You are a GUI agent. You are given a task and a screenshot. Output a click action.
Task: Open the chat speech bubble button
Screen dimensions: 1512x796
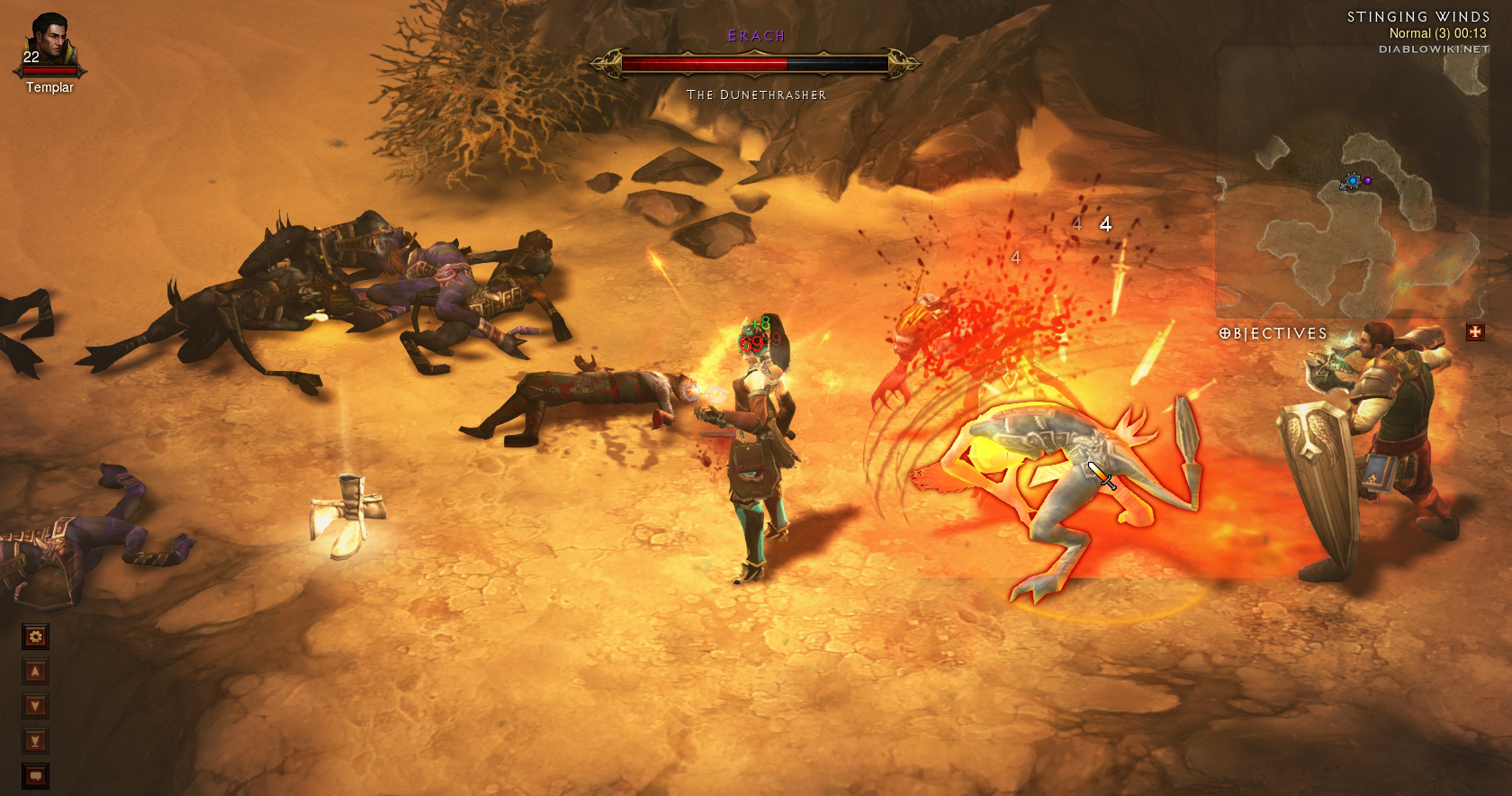[x=35, y=775]
